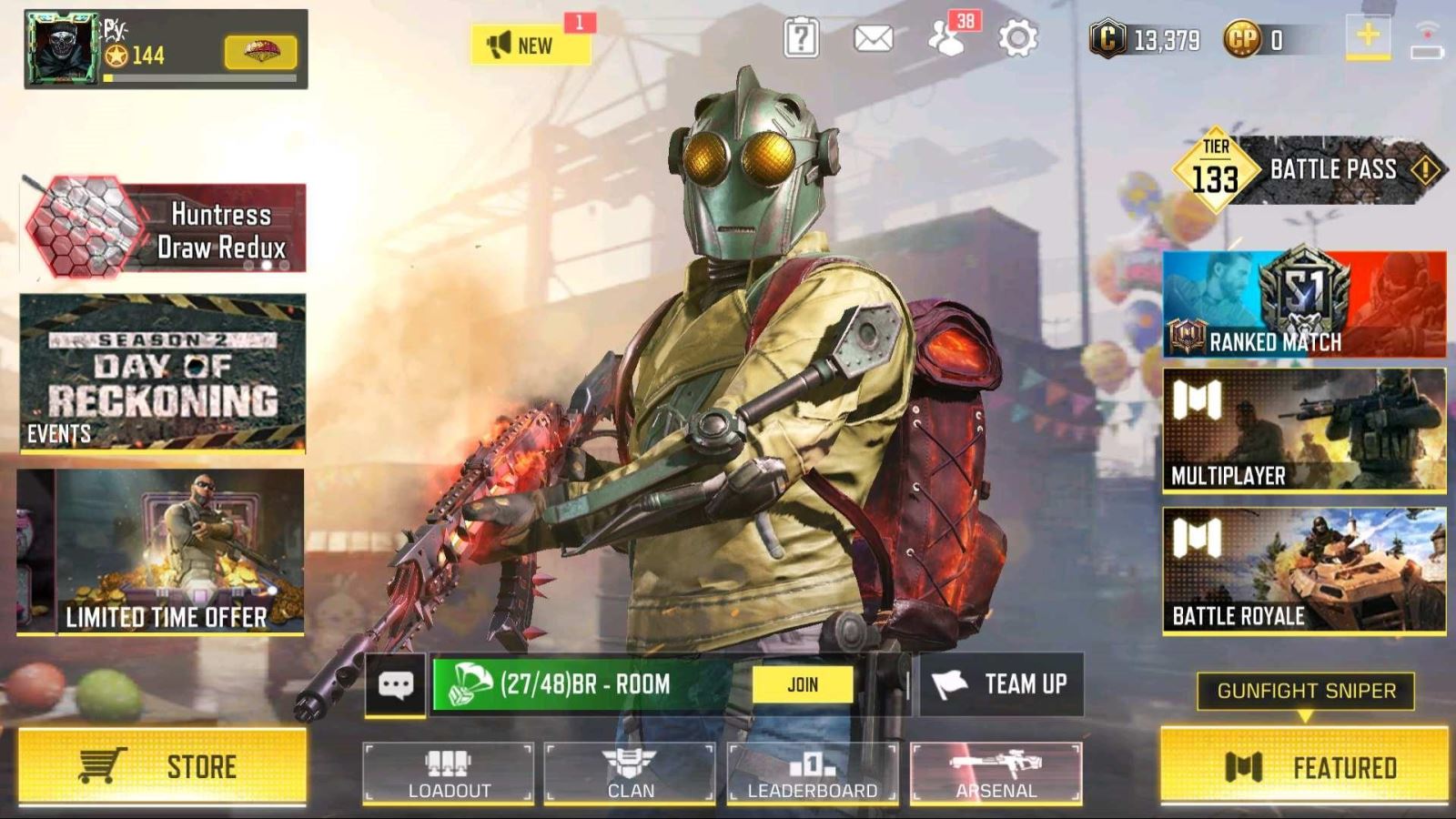The image size is (1456, 819).
Task: Select the Featured game modes button
Action: click(x=1303, y=766)
